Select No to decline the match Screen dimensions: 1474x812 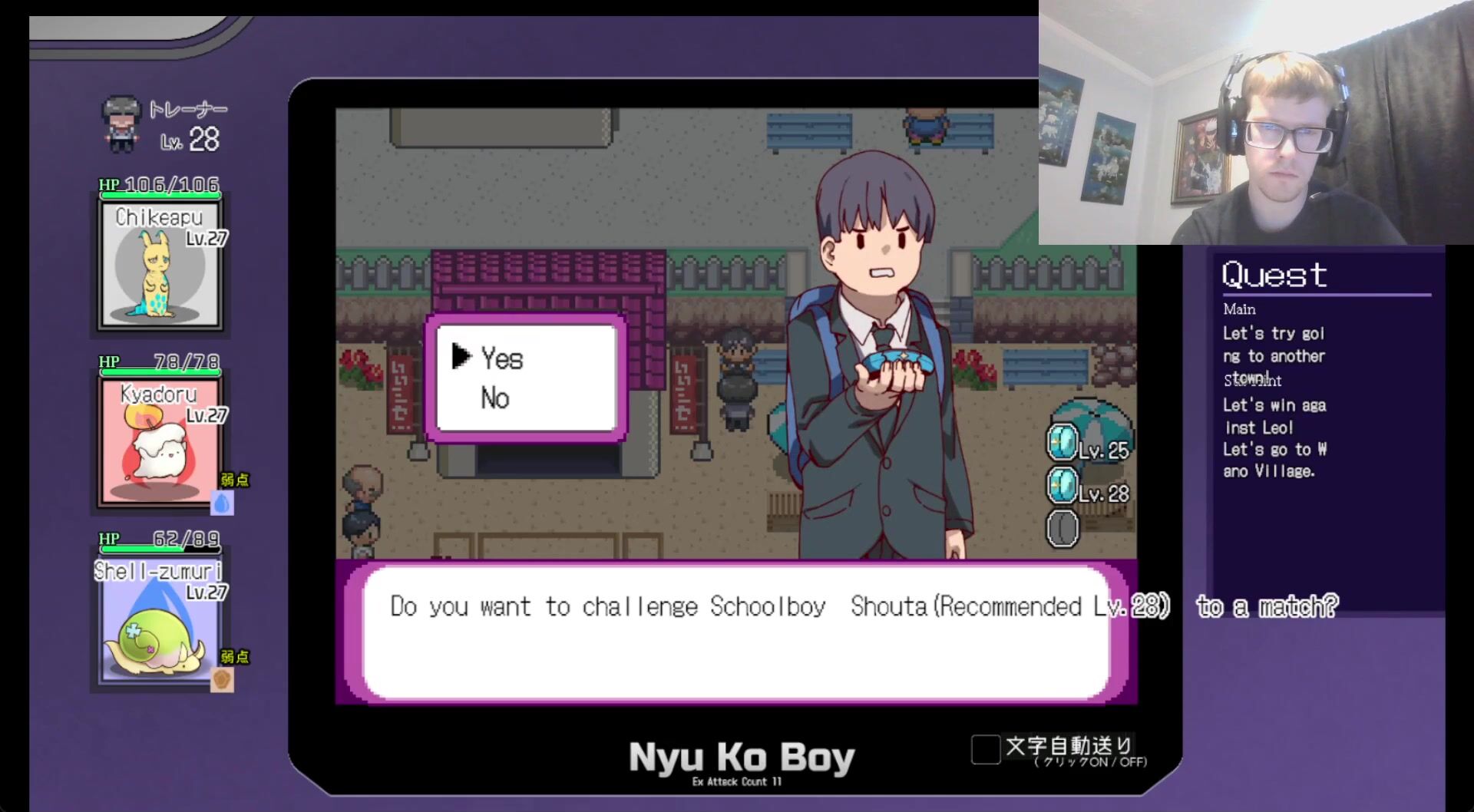tap(495, 398)
